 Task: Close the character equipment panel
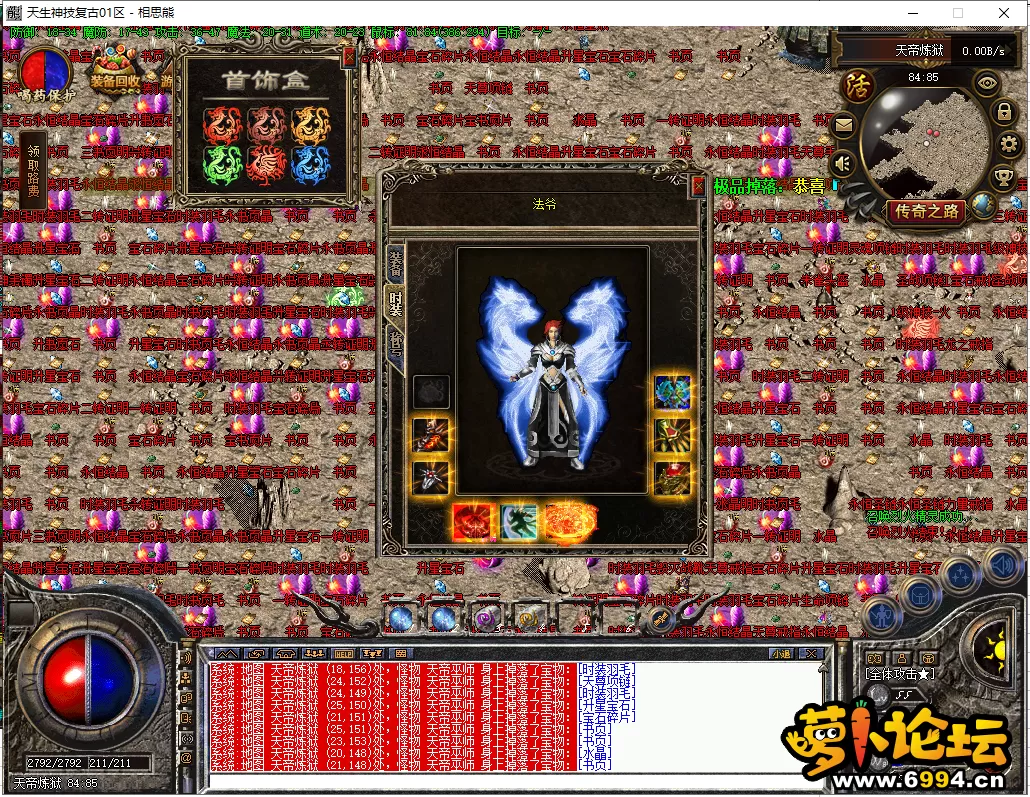point(698,185)
